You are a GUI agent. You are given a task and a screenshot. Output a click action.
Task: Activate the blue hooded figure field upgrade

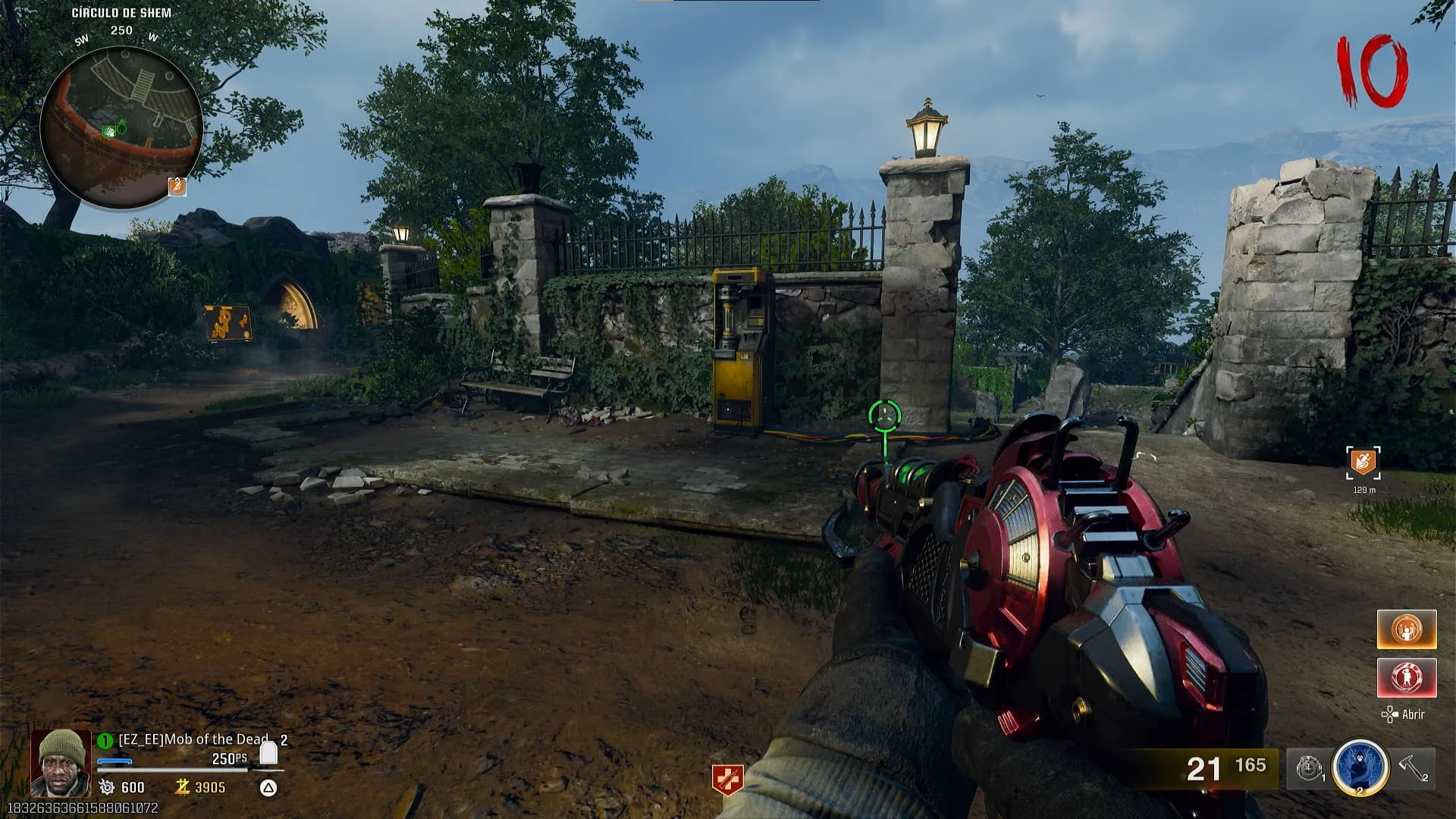[x=1360, y=767]
